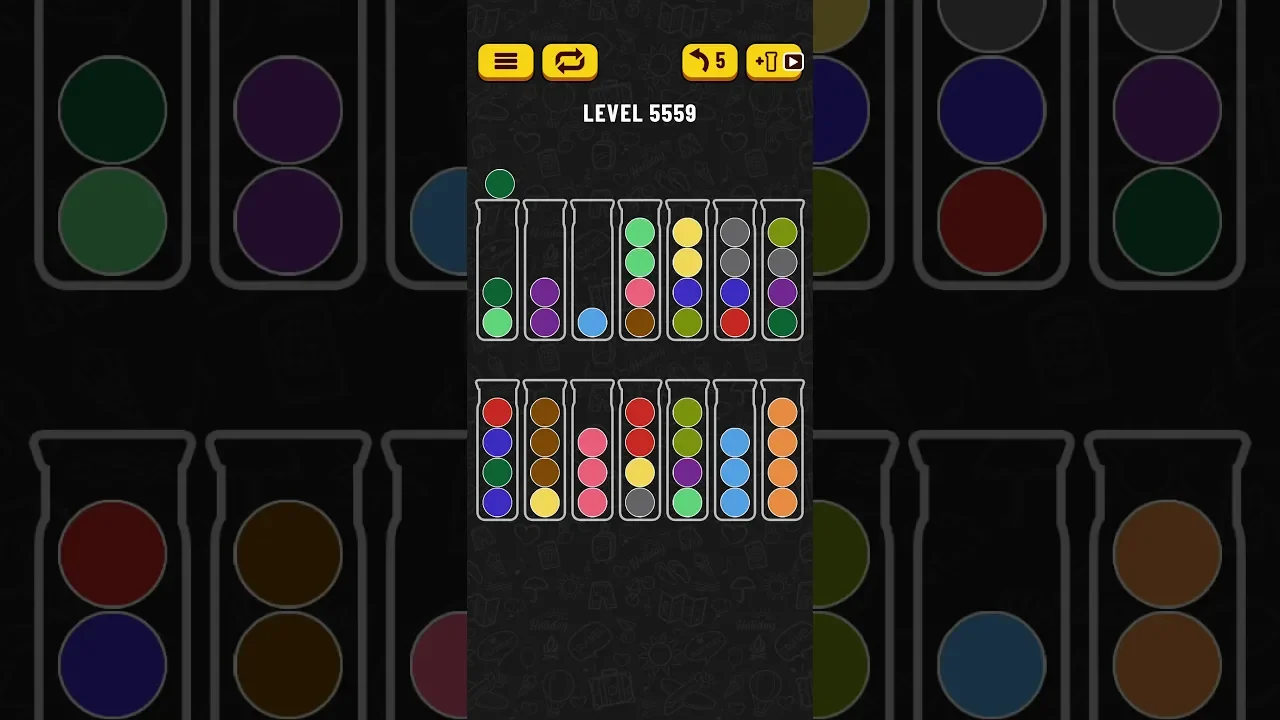Pick the tube topped with two olive balls
Viewport: 1280px width, 720px height.
[x=687, y=452]
